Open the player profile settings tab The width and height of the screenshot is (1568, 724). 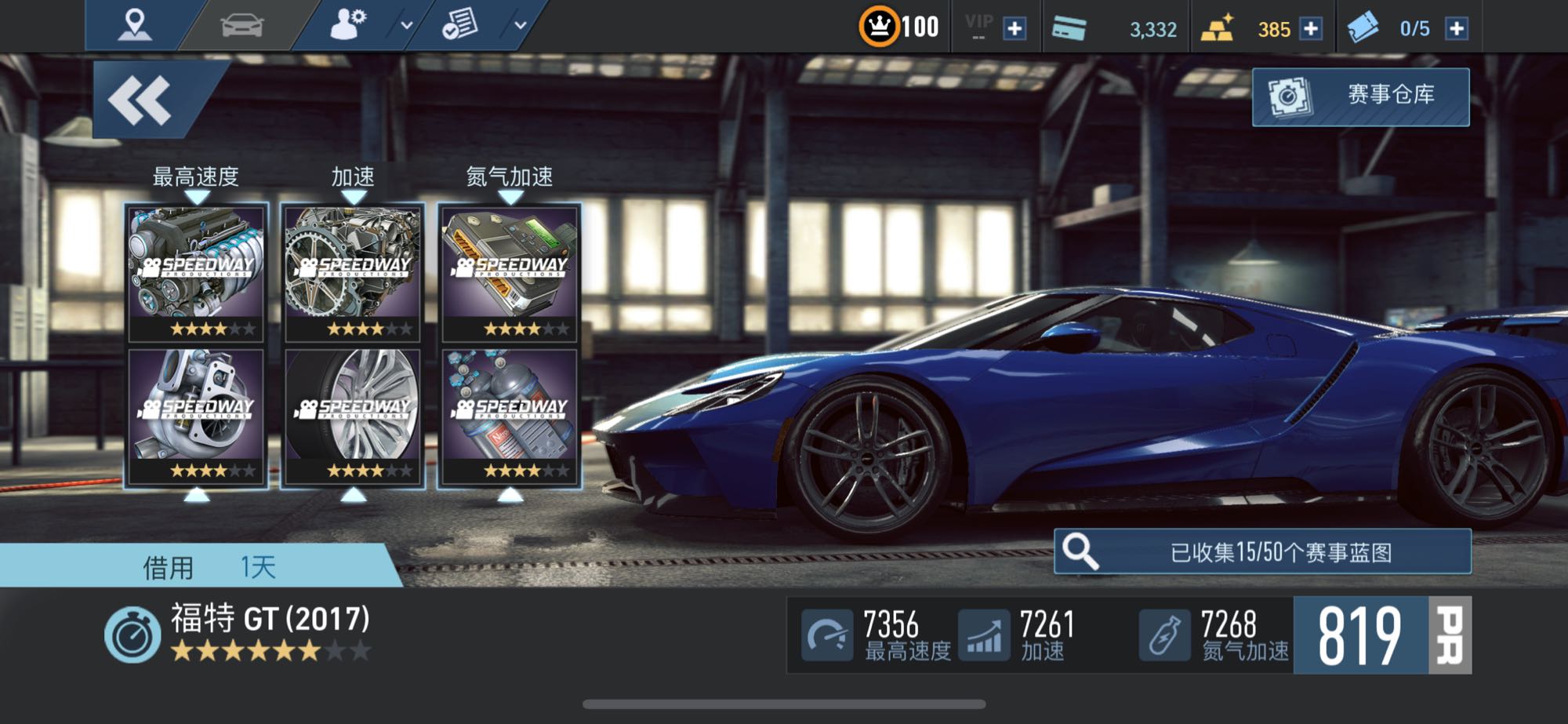point(348,25)
